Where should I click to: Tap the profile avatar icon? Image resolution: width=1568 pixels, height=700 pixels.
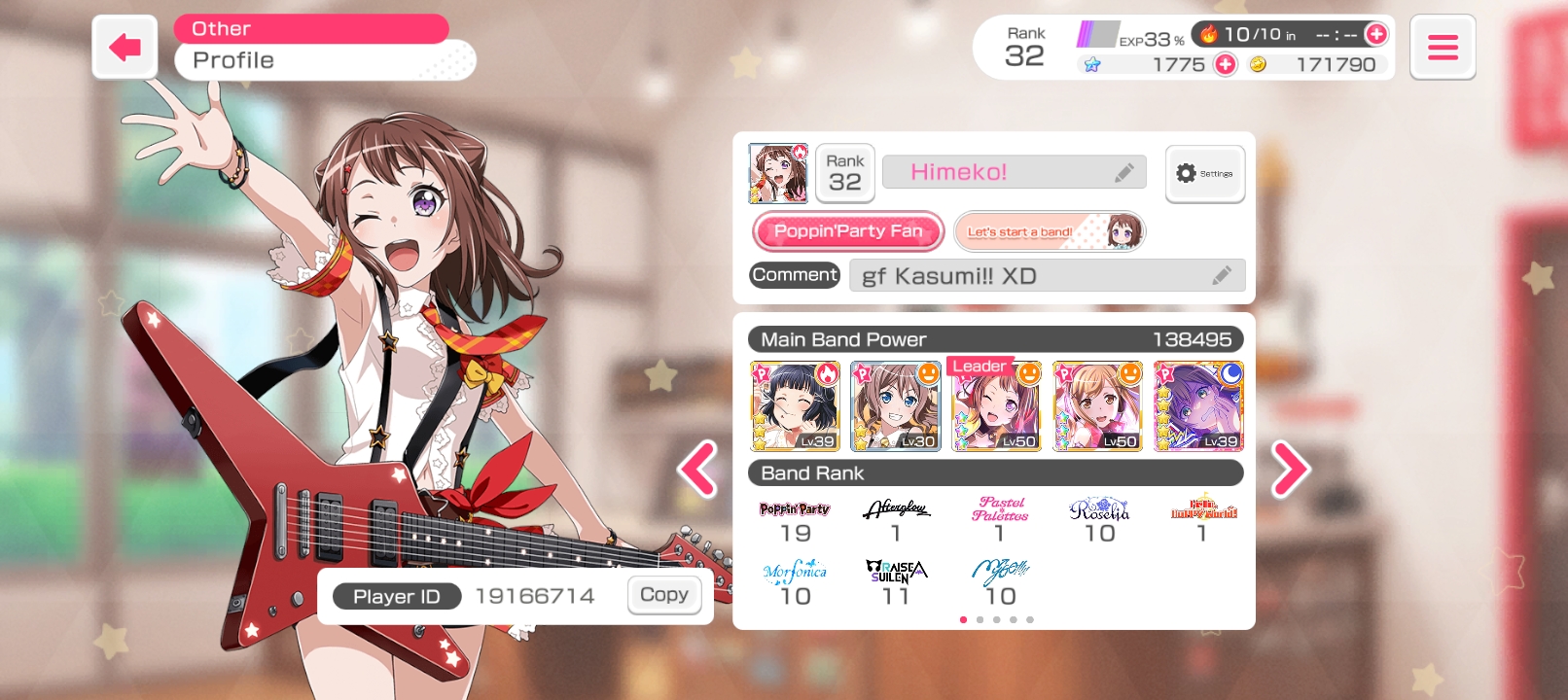point(777,173)
